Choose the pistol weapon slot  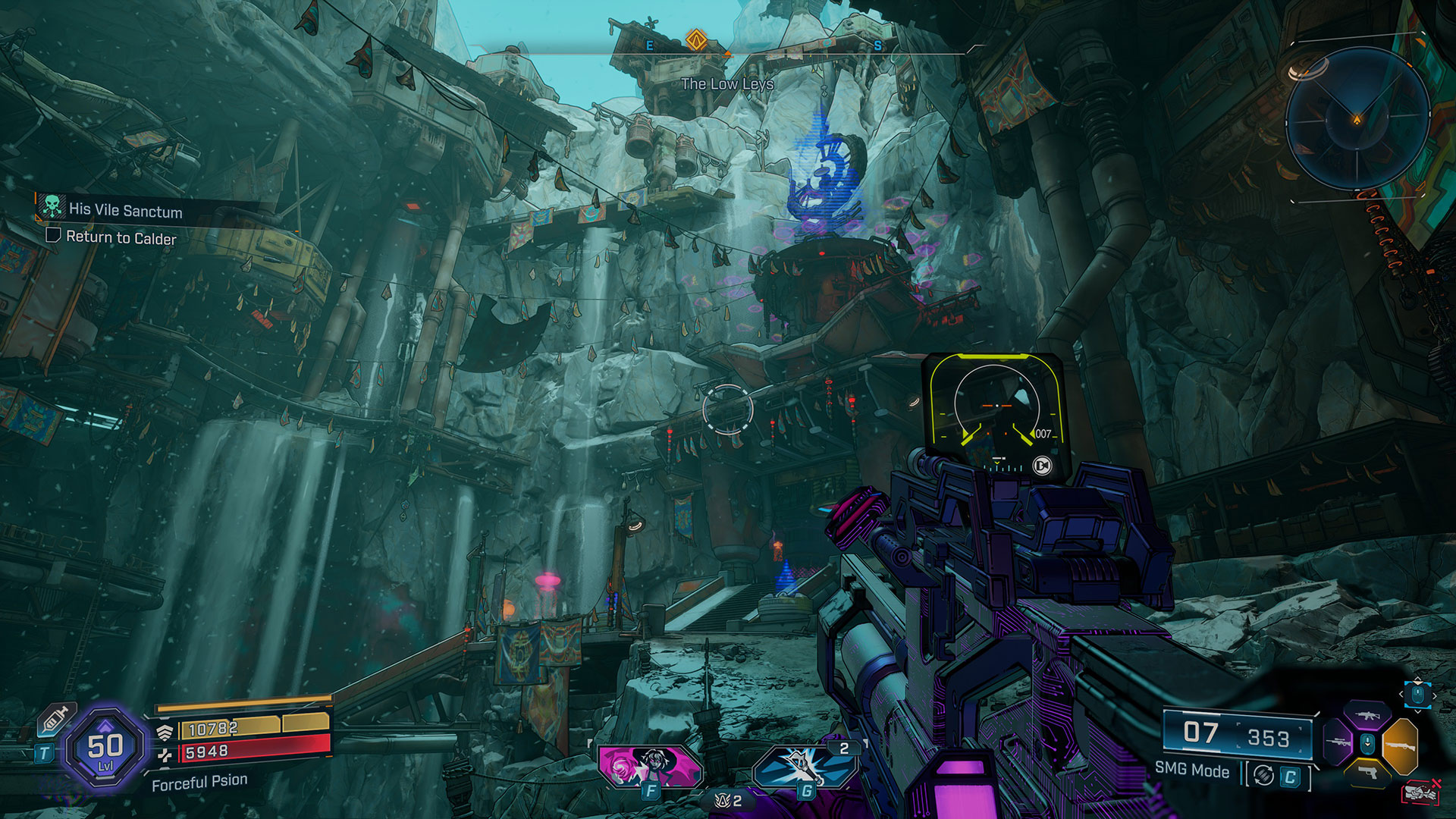tap(1367, 772)
